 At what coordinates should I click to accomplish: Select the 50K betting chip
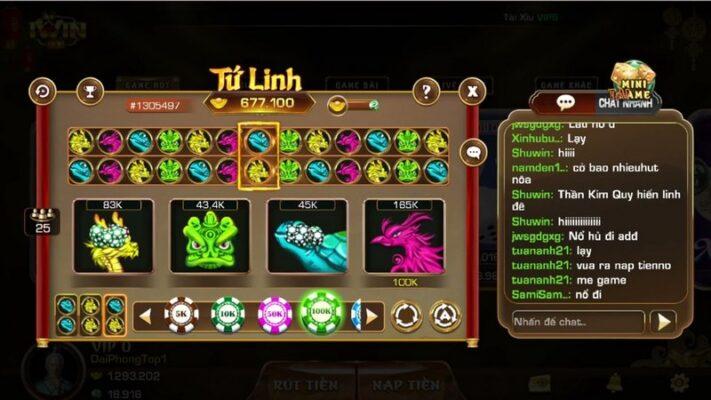(x=274, y=316)
